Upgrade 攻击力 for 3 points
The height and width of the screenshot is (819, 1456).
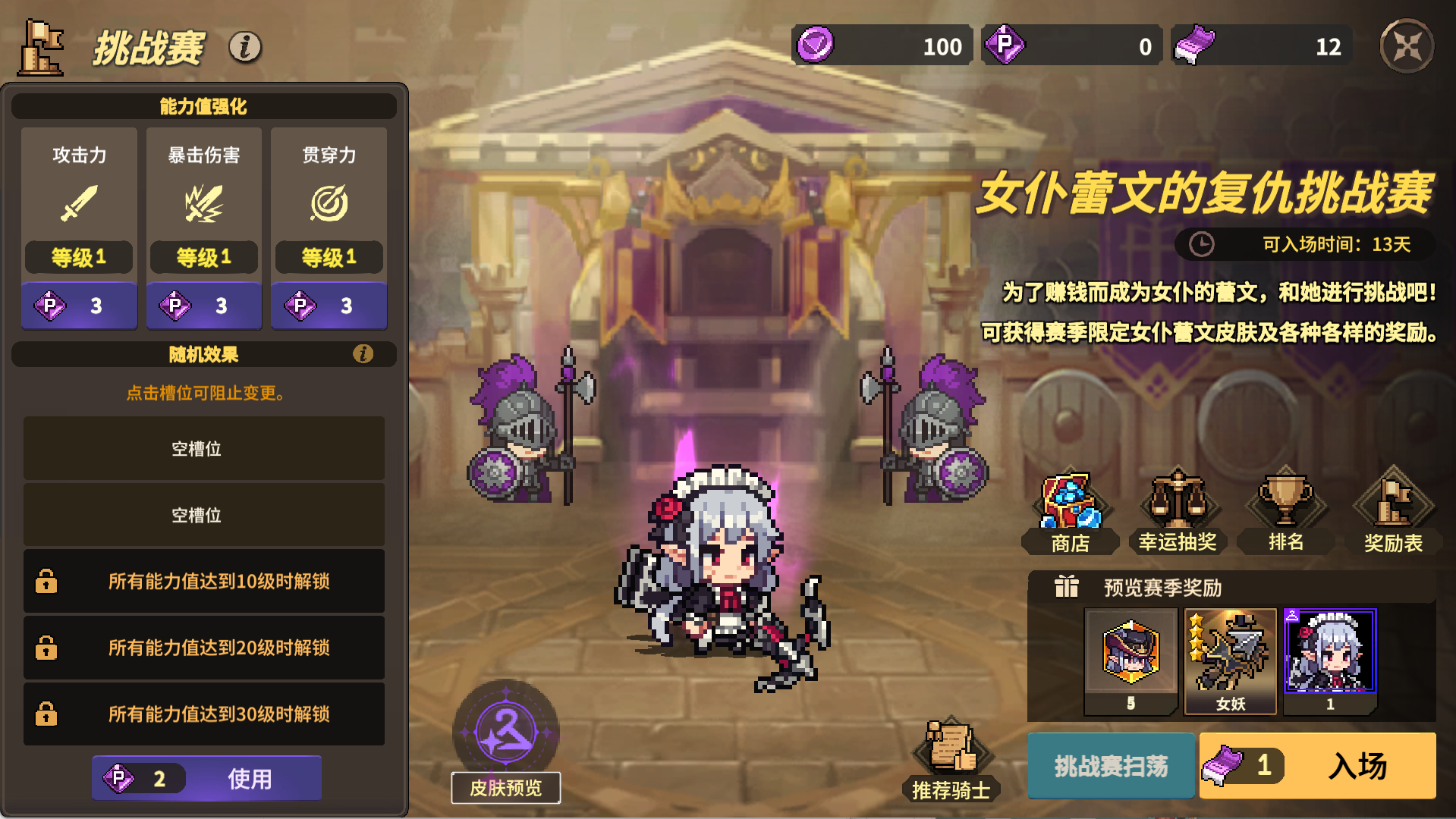pos(78,306)
